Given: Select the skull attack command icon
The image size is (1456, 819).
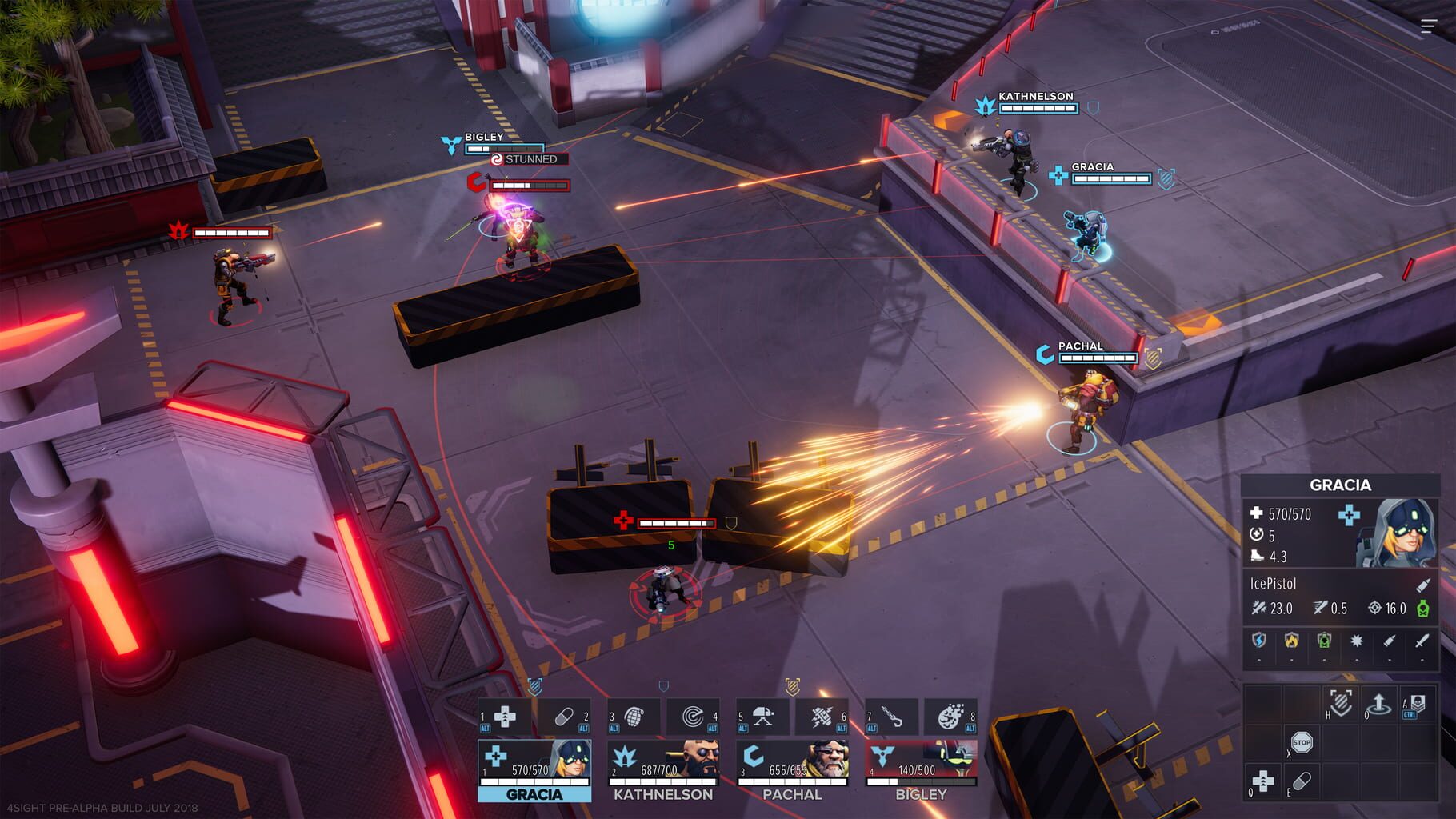Looking at the screenshot, I should pyautogui.click(x=1417, y=704).
